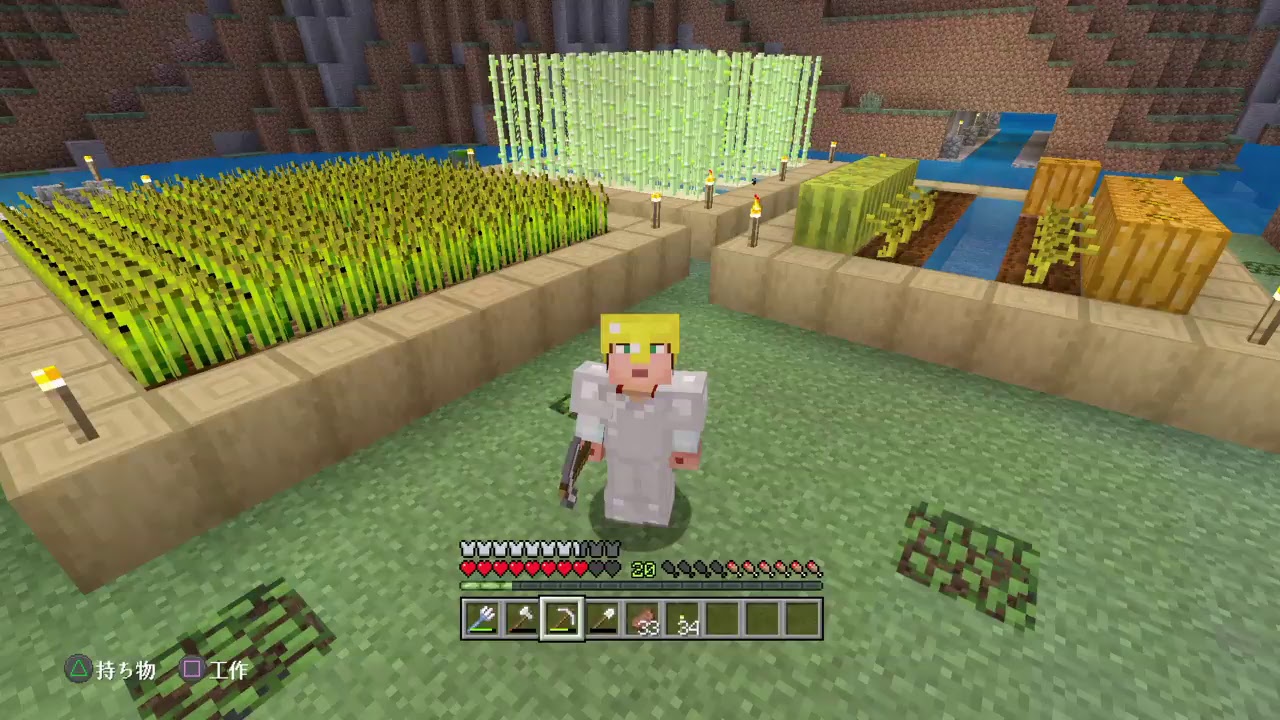Click the experience progress bar
This screenshot has width=1280, height=720.
coord(640,585)
